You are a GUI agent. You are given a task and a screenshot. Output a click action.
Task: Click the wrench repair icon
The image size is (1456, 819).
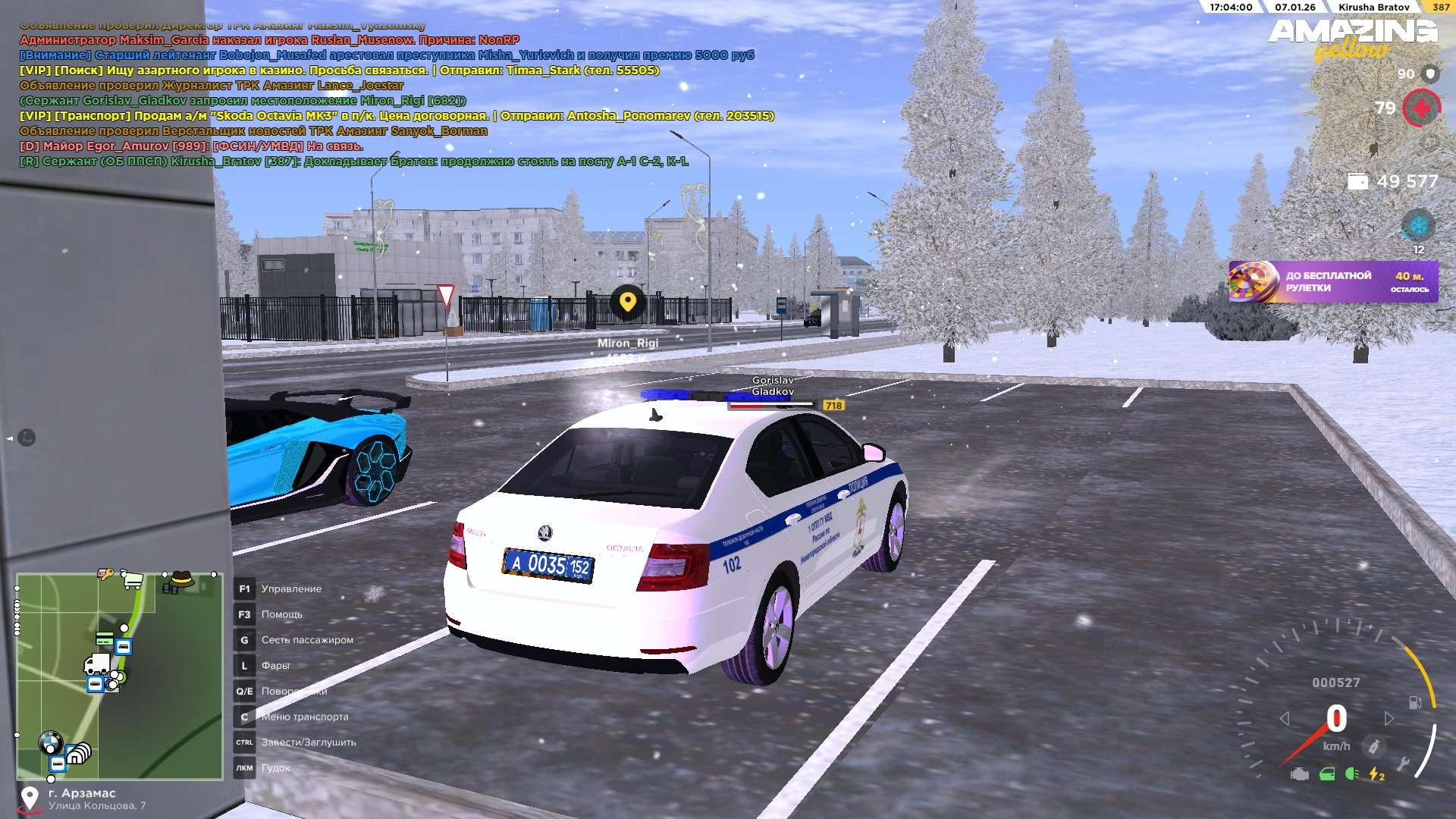(x=1404, y=764)
